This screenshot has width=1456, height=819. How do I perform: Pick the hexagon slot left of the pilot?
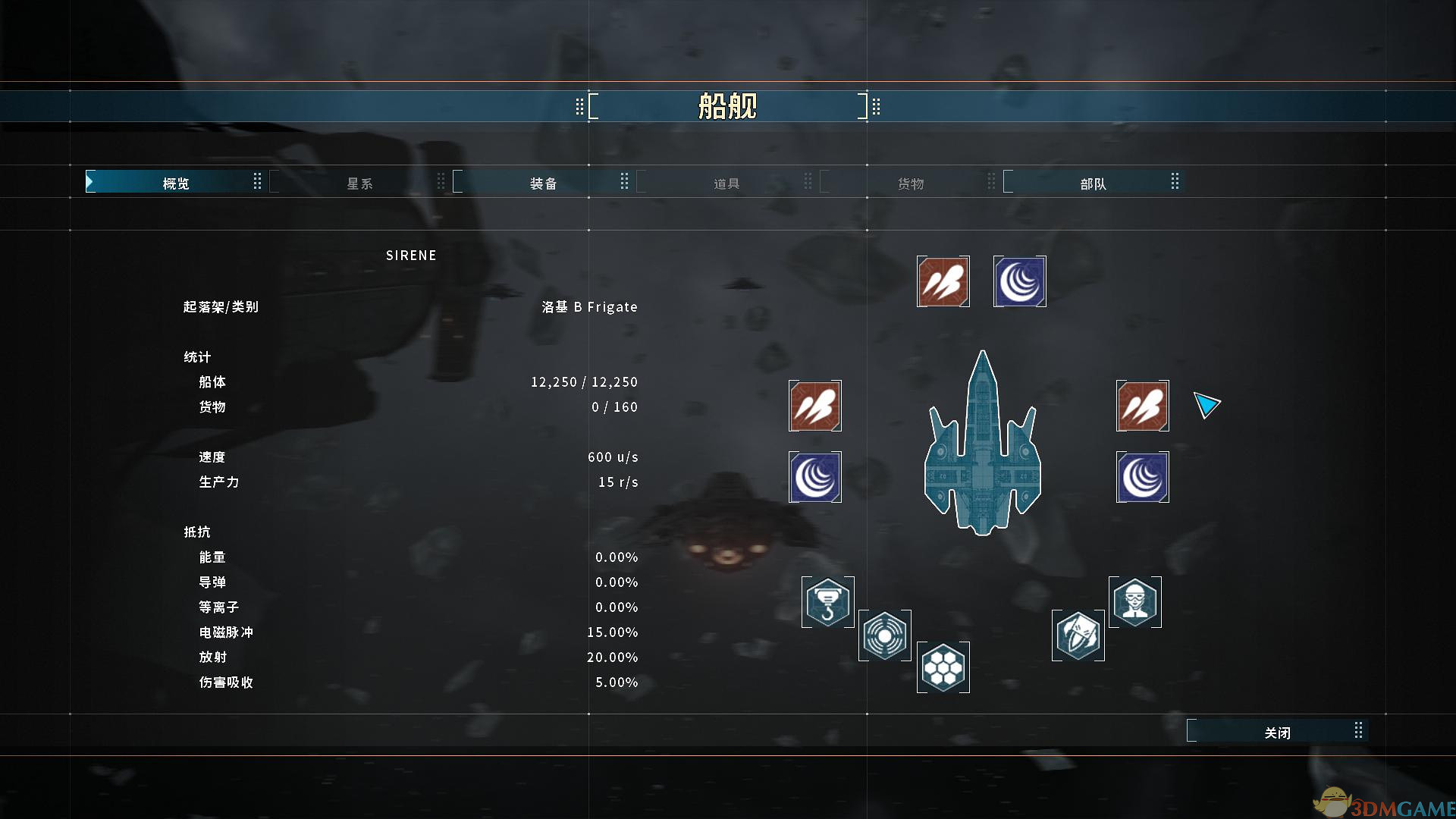tap(1078, 635)
